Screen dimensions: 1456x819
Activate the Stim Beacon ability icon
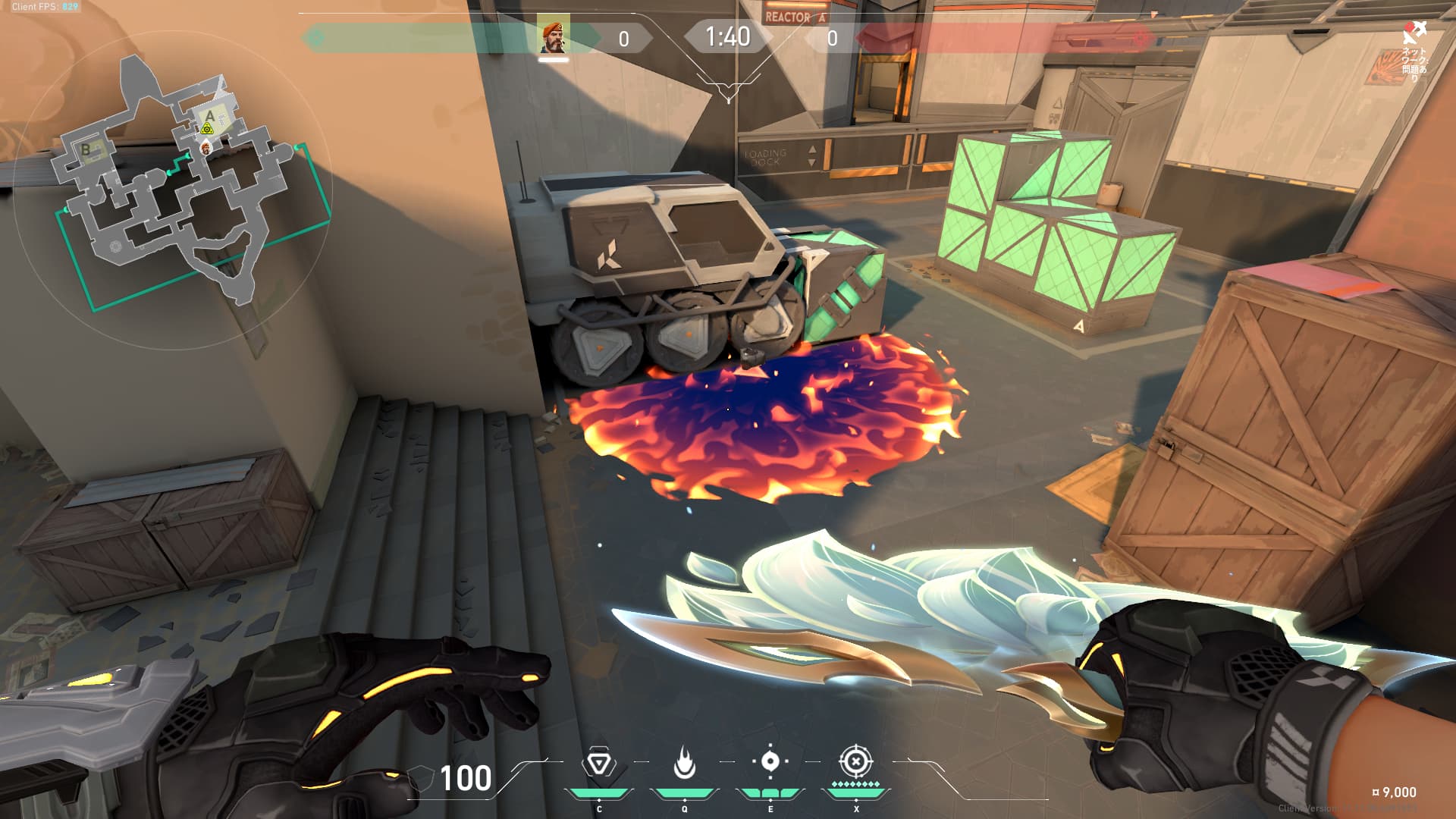(599, 764)
